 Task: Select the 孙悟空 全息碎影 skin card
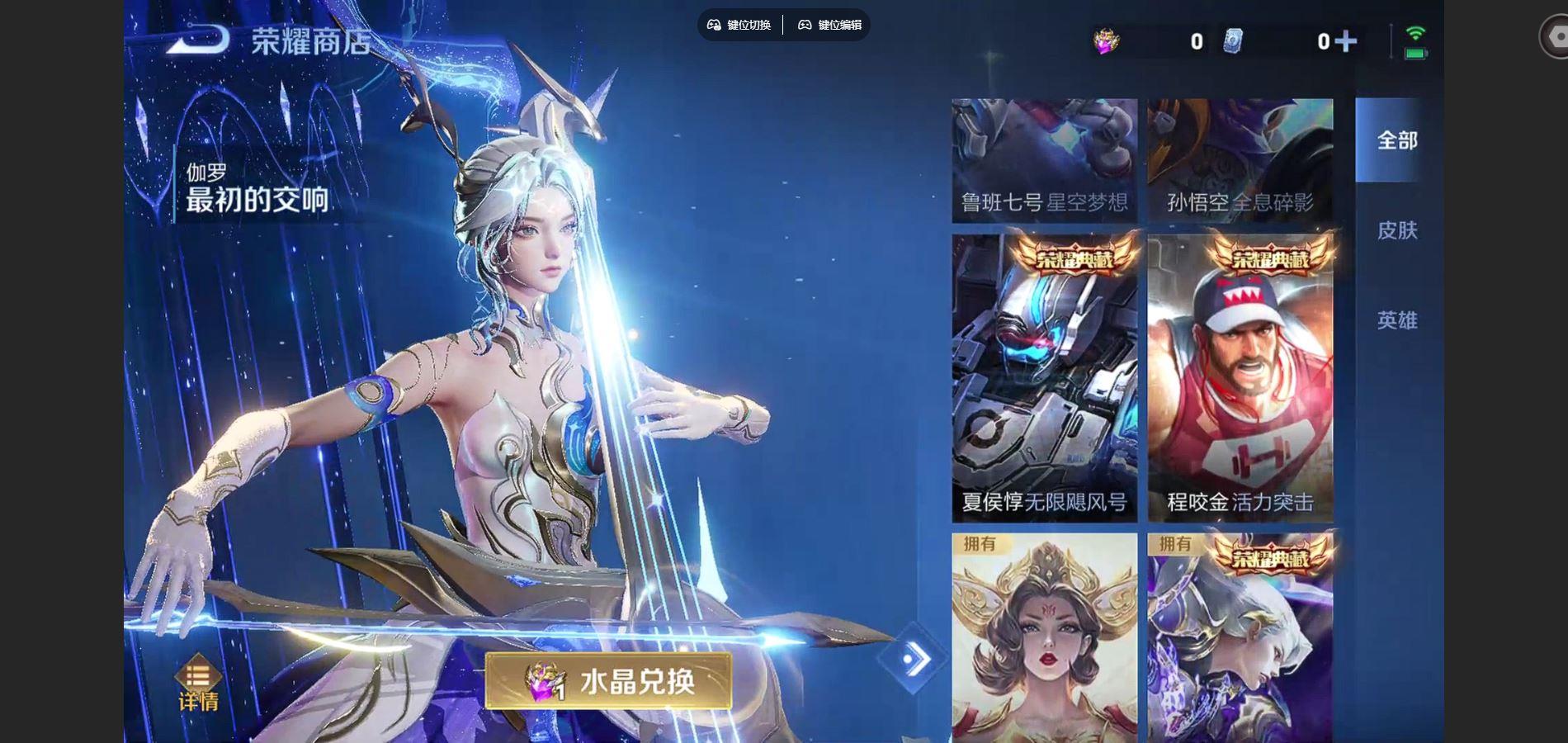point(1240,161)
